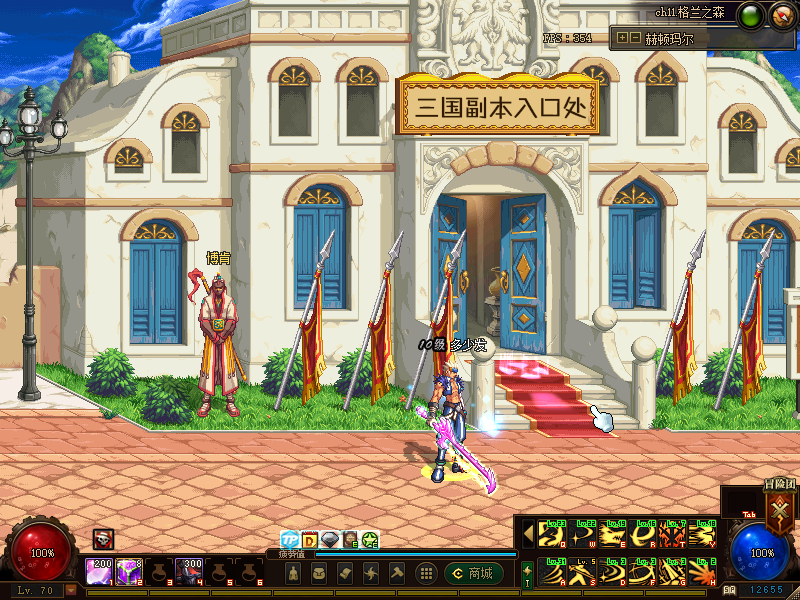
Task: Click the skull buff status icon
Action: 103,539
